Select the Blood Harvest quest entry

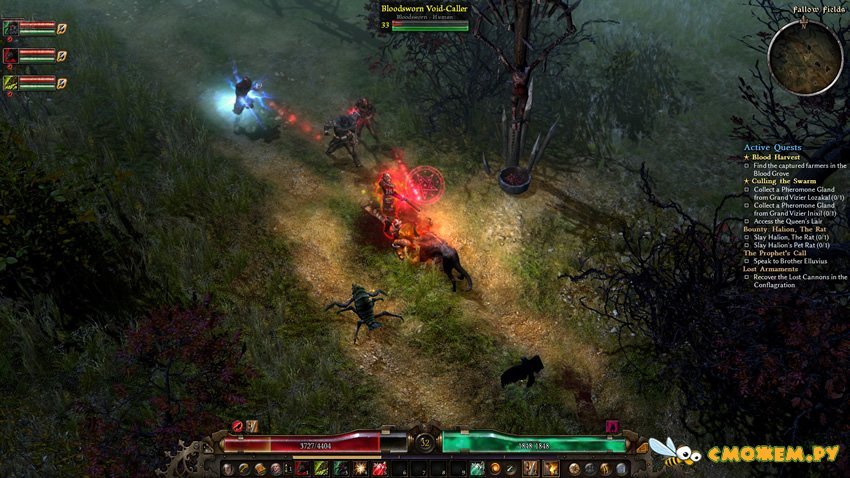pos(775,157)
